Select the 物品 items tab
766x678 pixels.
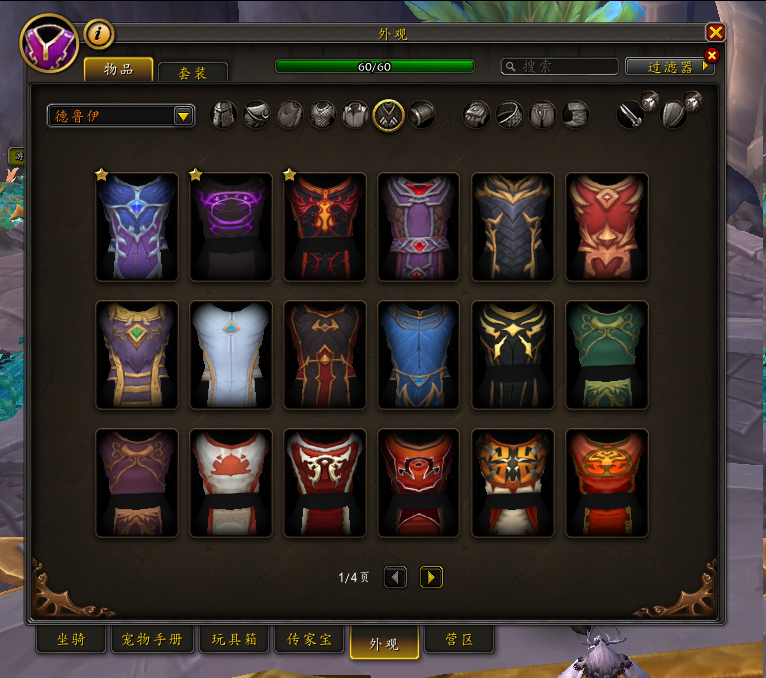(x=118, y=69)
